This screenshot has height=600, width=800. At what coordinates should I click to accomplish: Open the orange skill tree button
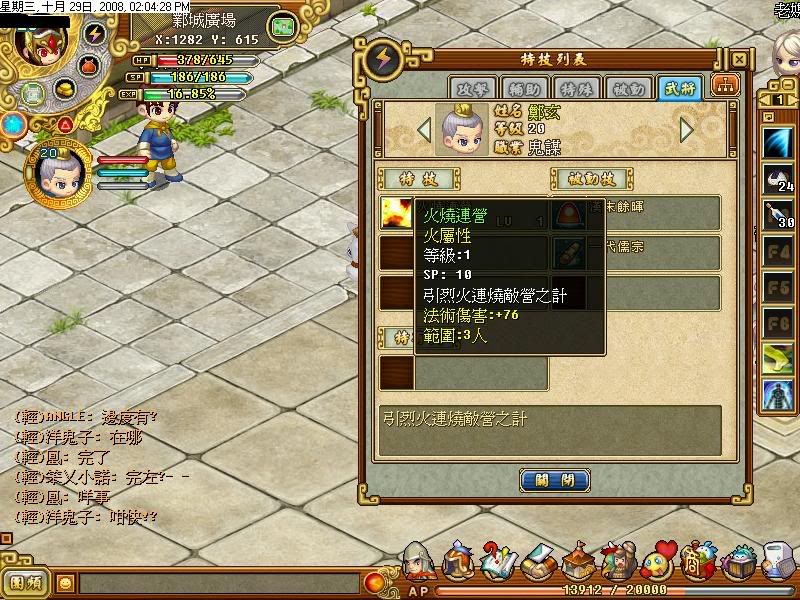click(720, 88)
